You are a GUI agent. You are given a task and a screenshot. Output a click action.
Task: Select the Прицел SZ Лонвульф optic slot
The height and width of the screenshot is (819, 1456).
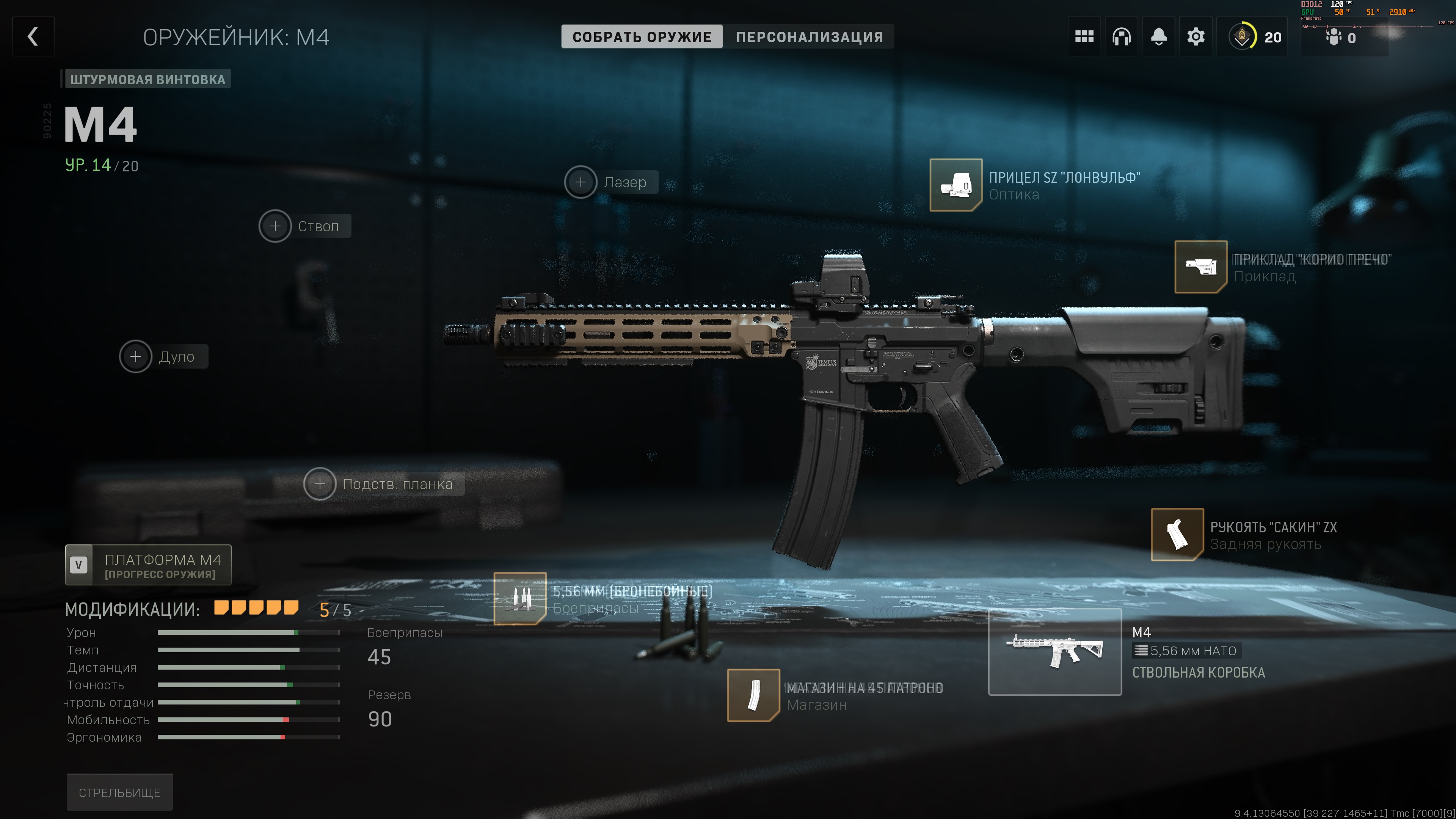pos(956,185)
